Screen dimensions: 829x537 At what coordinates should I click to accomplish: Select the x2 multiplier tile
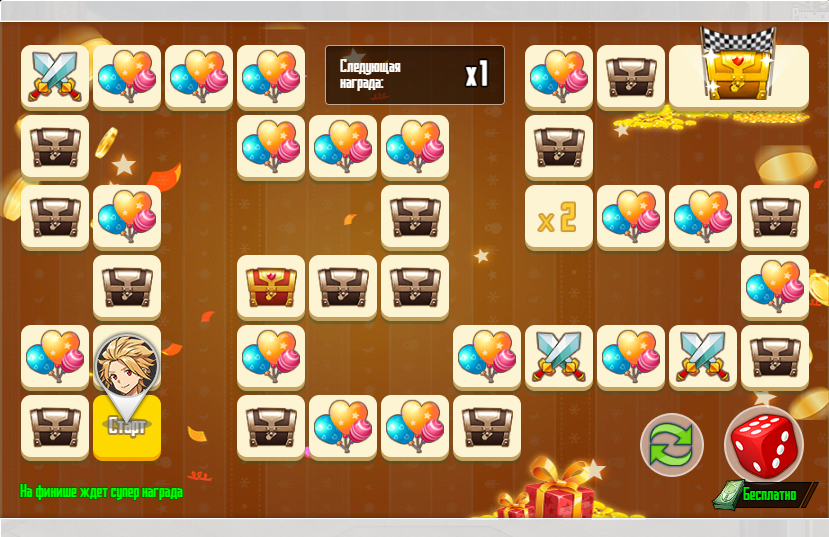pos(558,218)
